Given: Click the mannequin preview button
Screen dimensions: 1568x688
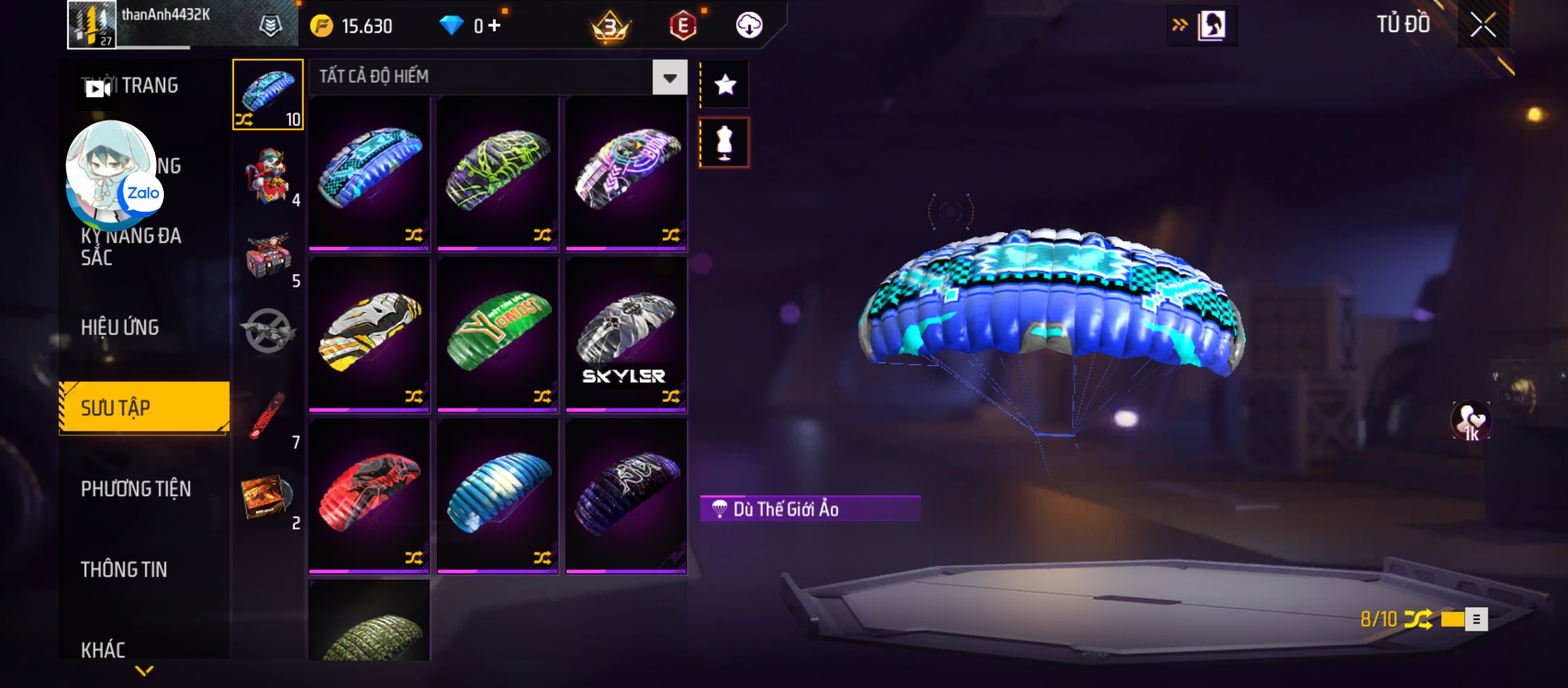Looking at the screenshot, I should click(x=725, y=143).
